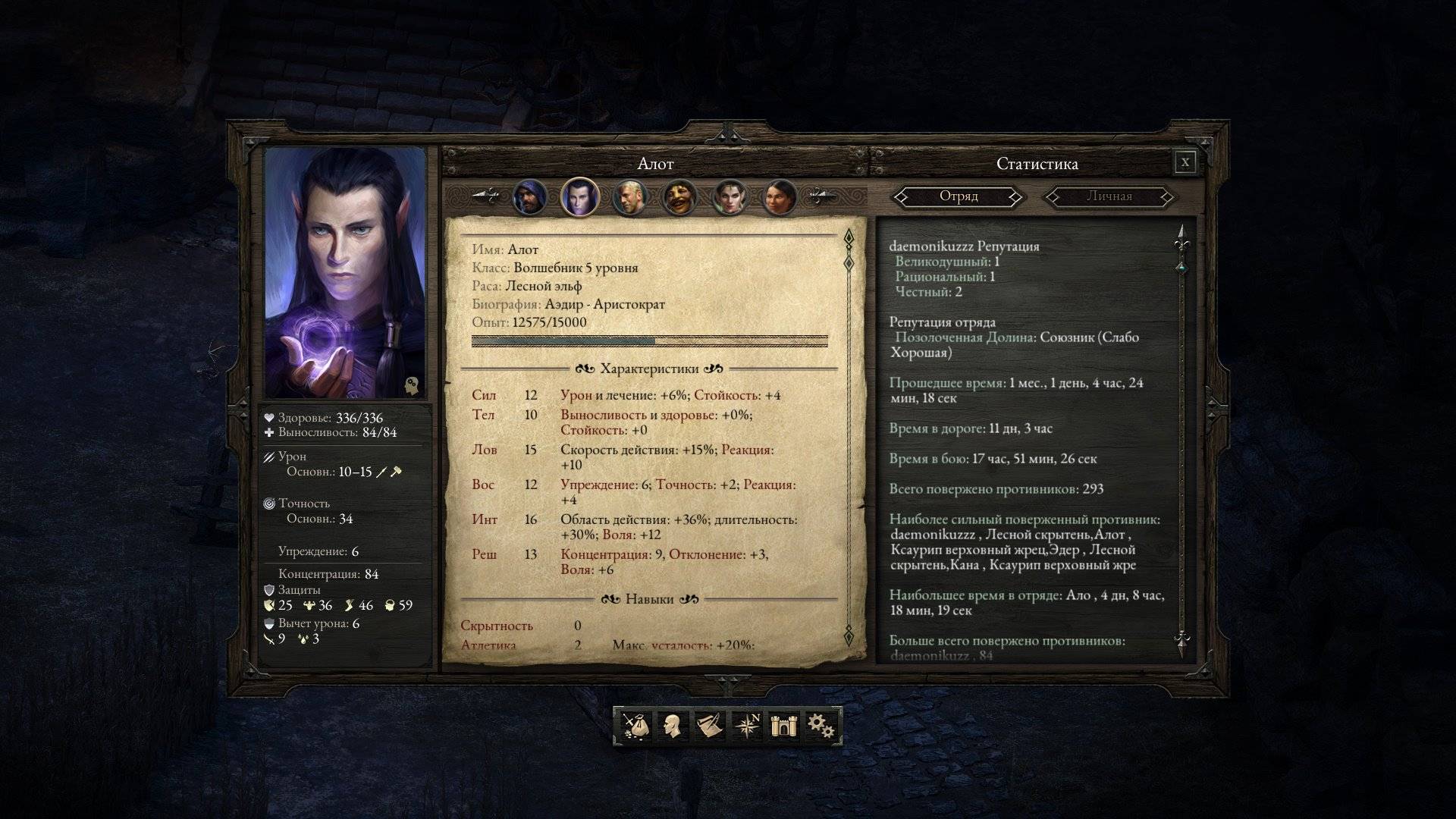1456x819 pixels.
Task: Click the small head icon on Aloth's portrait
Action: pyautogui.click(x=412, y=384)
